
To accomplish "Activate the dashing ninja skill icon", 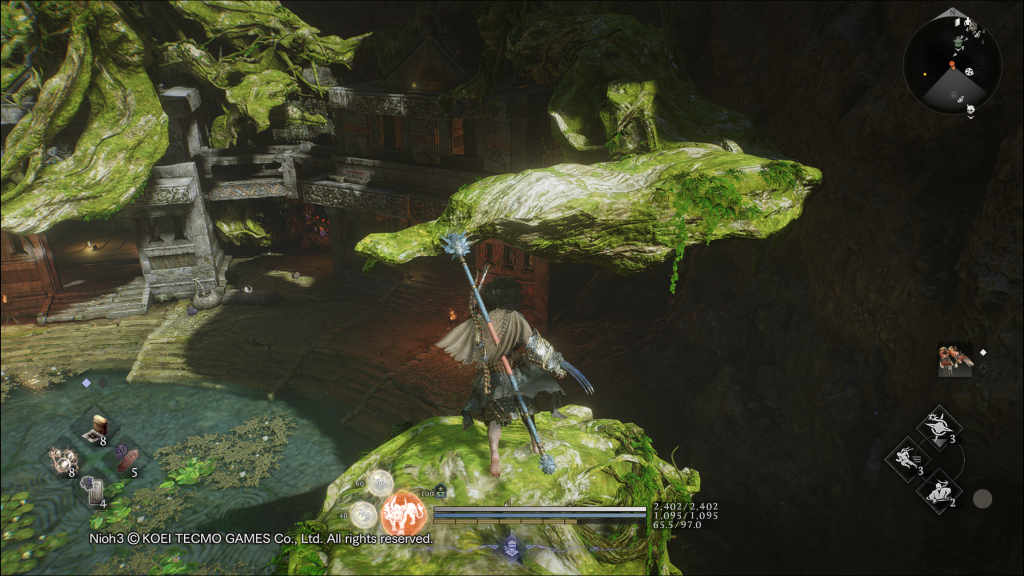I will 909,459.
